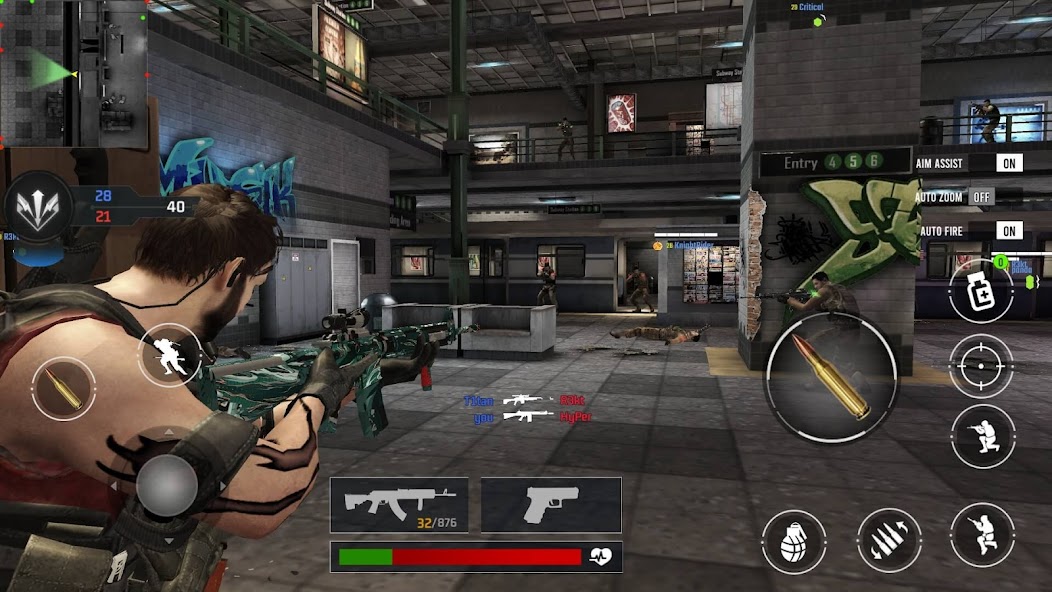Reload with the bullets icon

(x=889, y=541)
